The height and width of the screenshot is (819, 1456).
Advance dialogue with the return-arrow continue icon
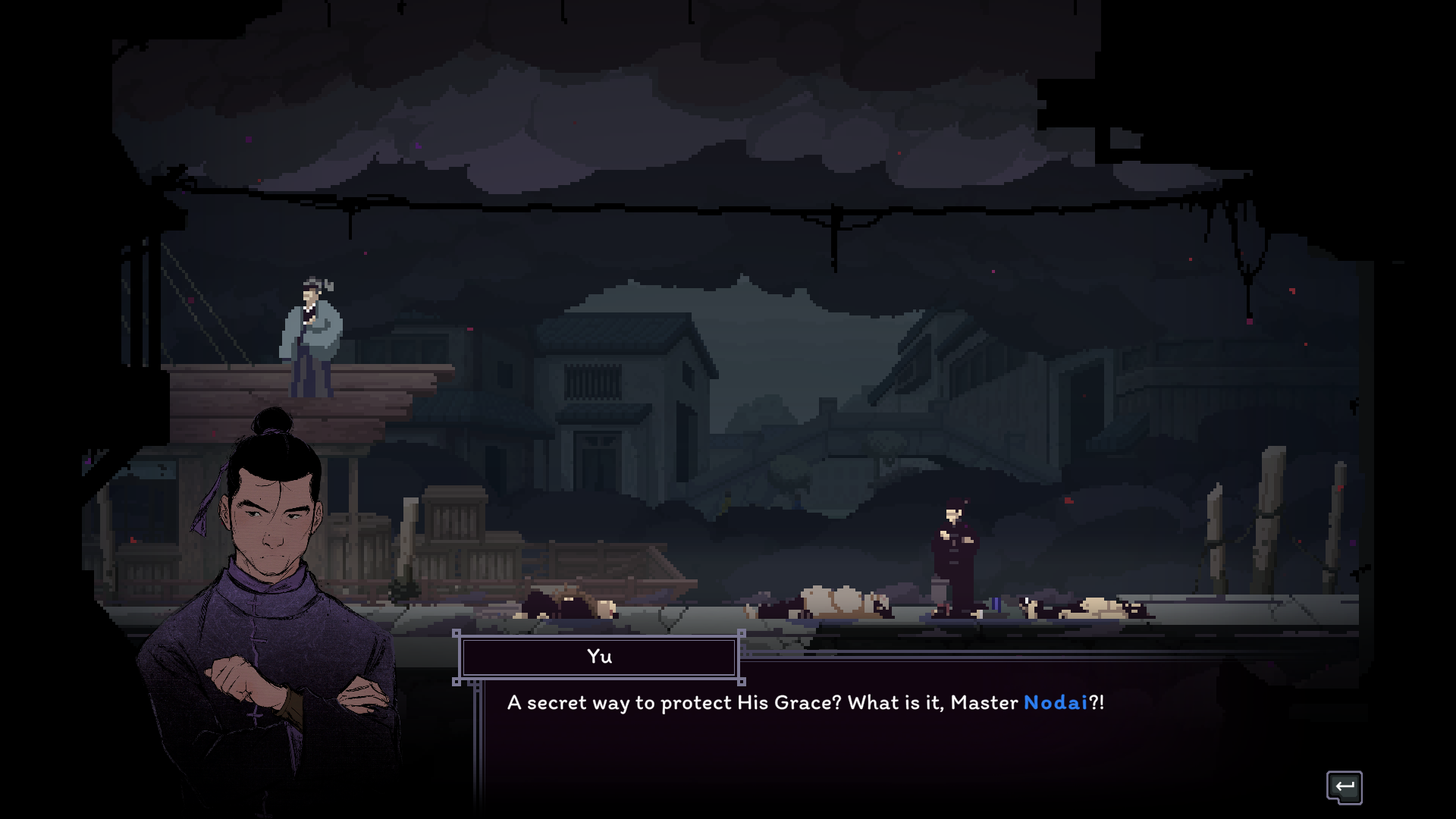[x=1344, y=786]
